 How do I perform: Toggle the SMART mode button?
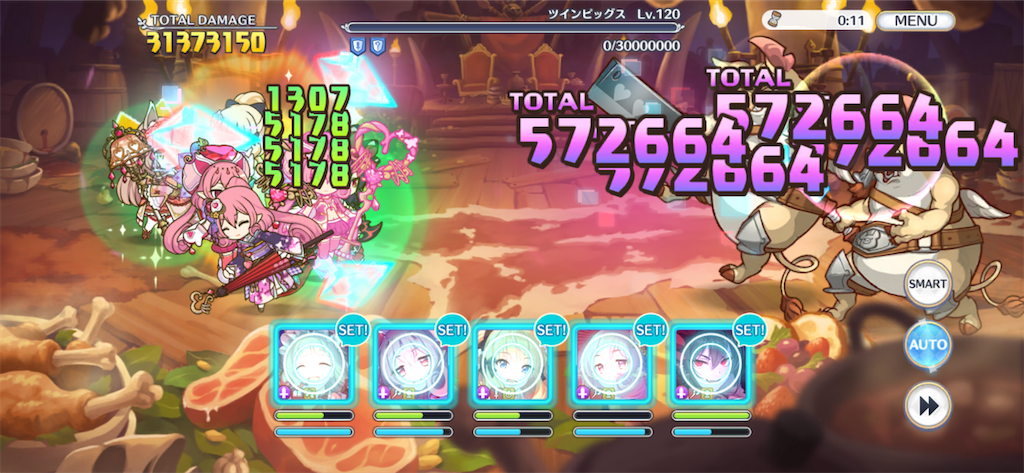(926, 284)
